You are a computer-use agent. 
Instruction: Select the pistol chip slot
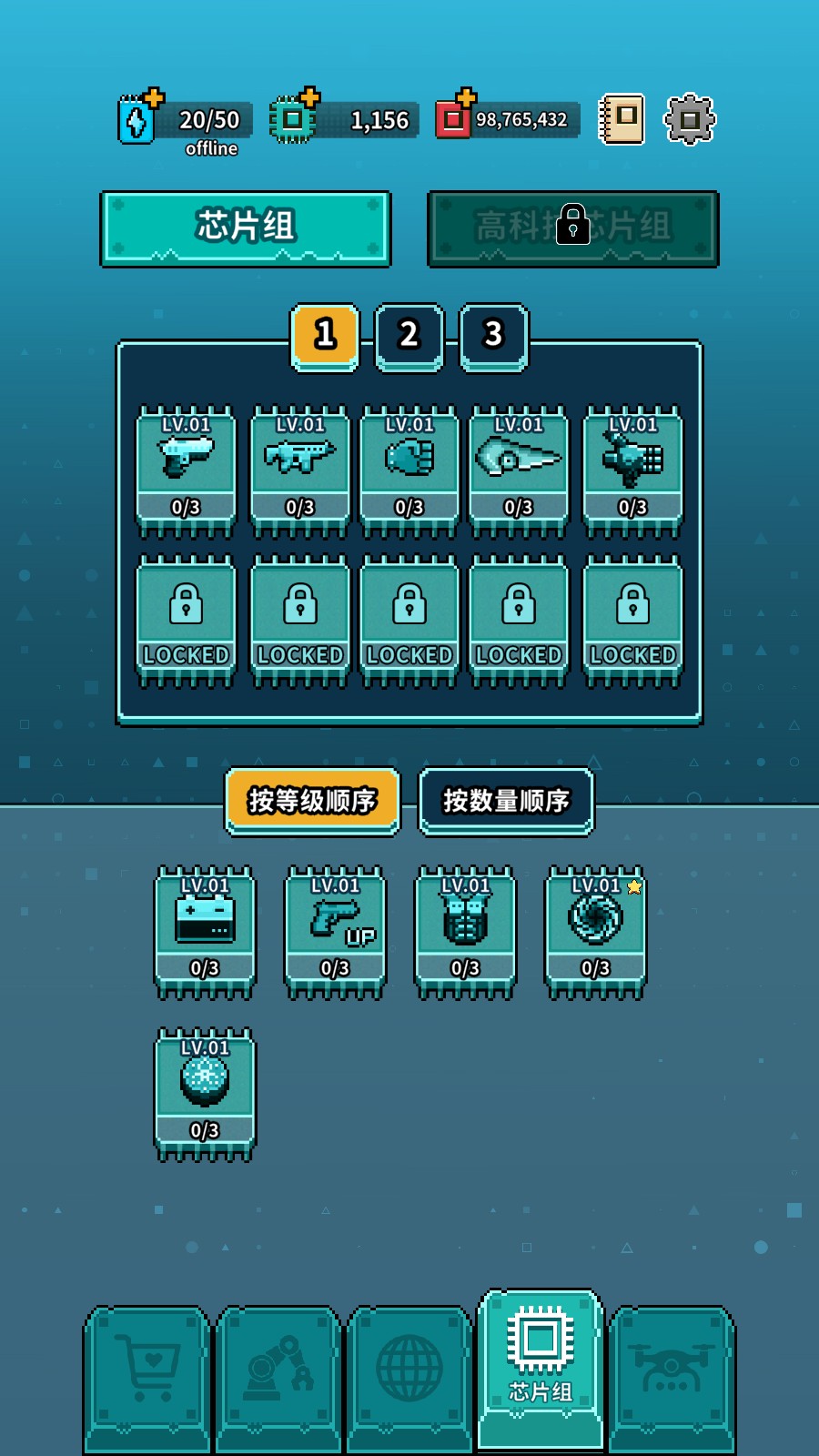[x=186, y=470]
